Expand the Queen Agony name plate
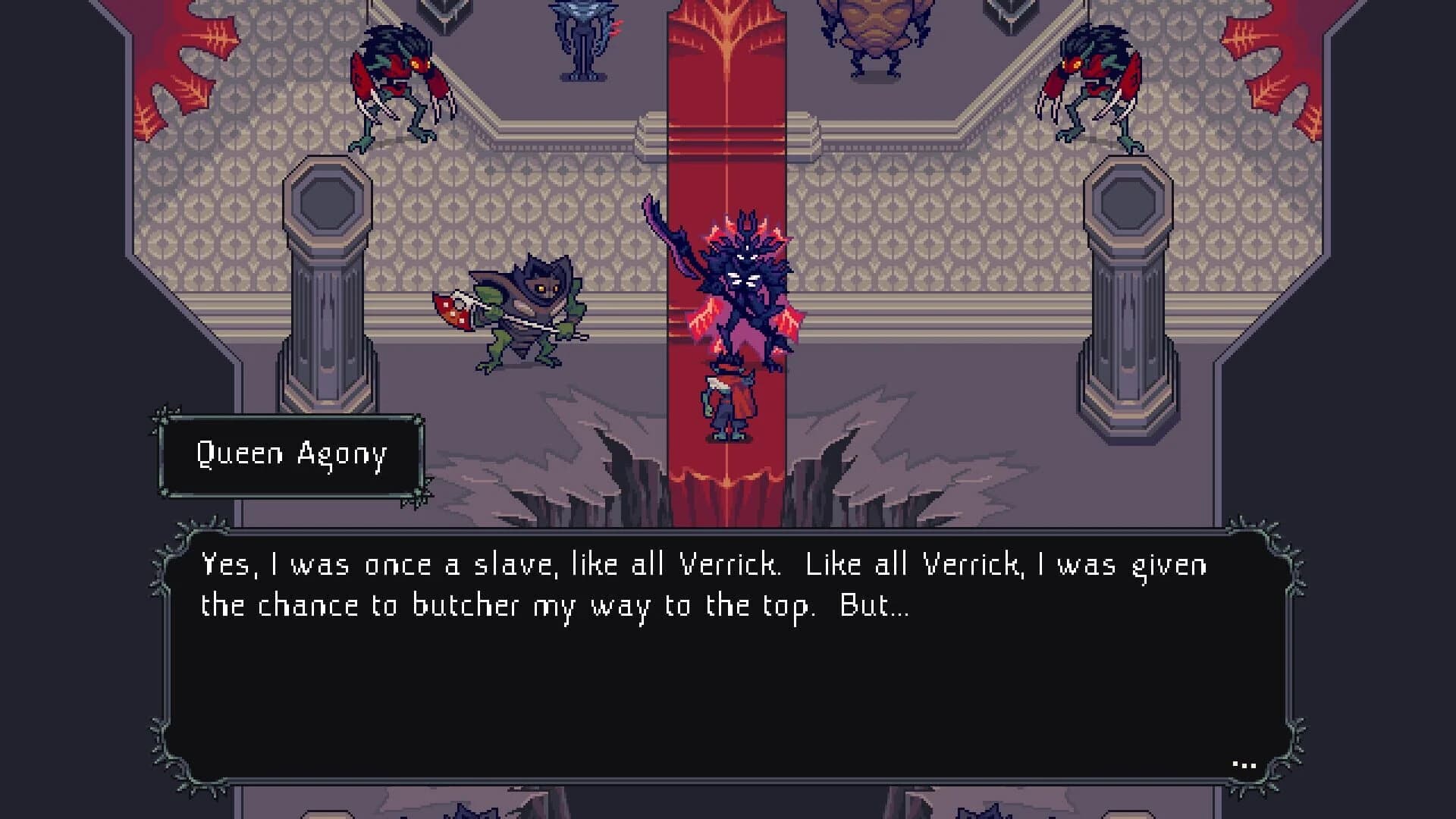This screenshot has height=819, width=1456. point(292,455)
